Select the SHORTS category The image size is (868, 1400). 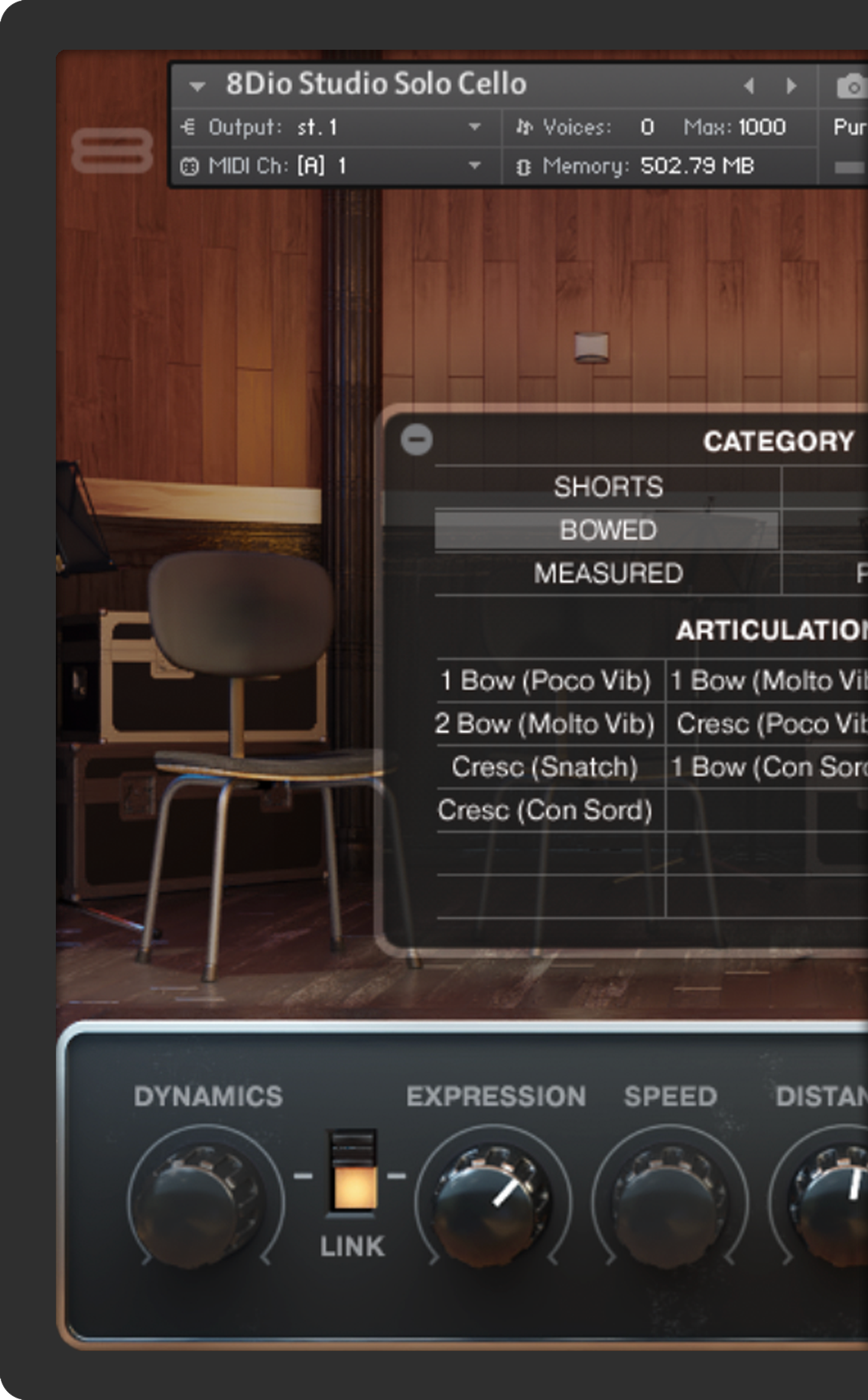pos(608,487)
